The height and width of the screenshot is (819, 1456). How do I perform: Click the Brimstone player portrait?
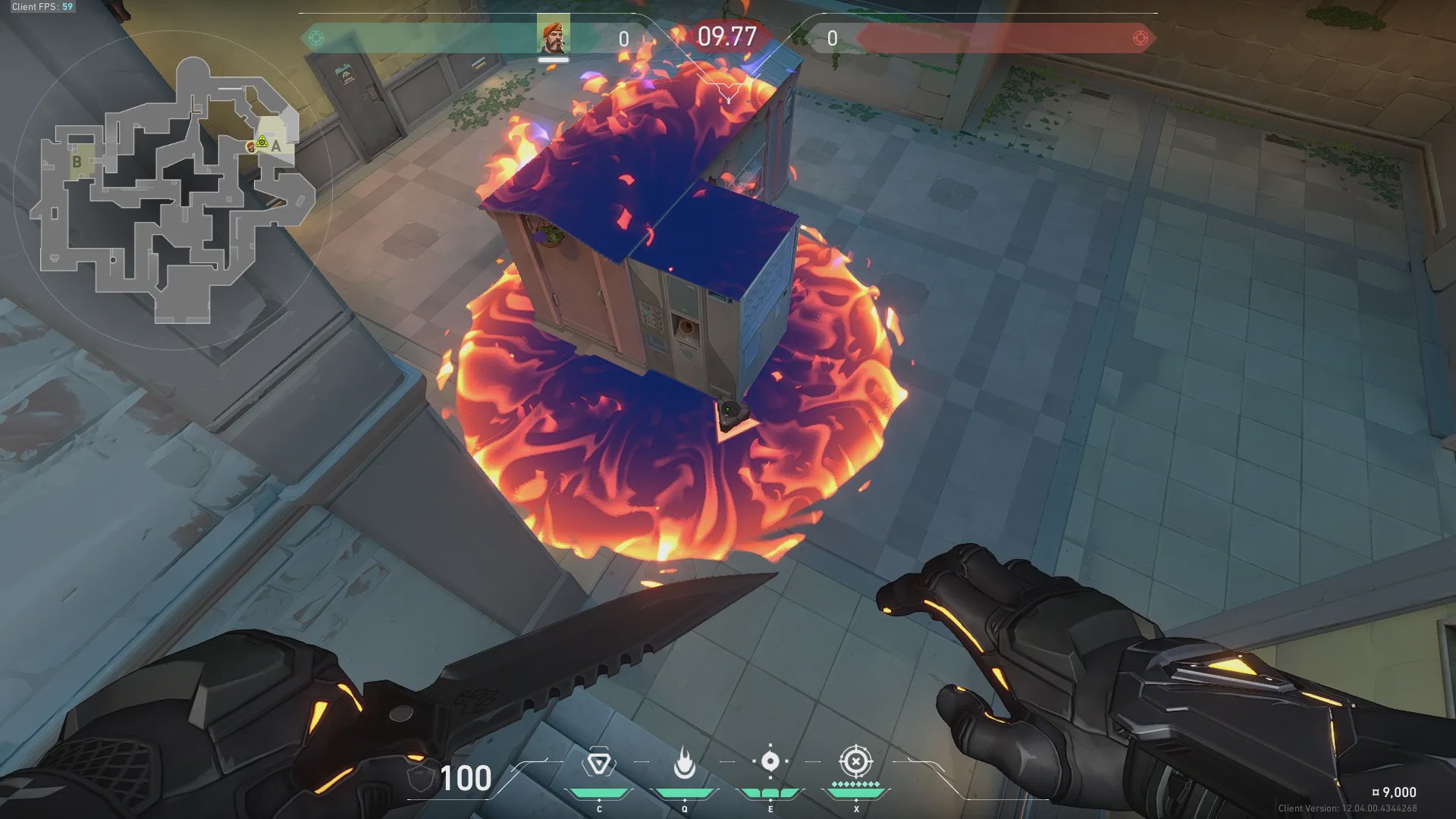coord(553,38)
